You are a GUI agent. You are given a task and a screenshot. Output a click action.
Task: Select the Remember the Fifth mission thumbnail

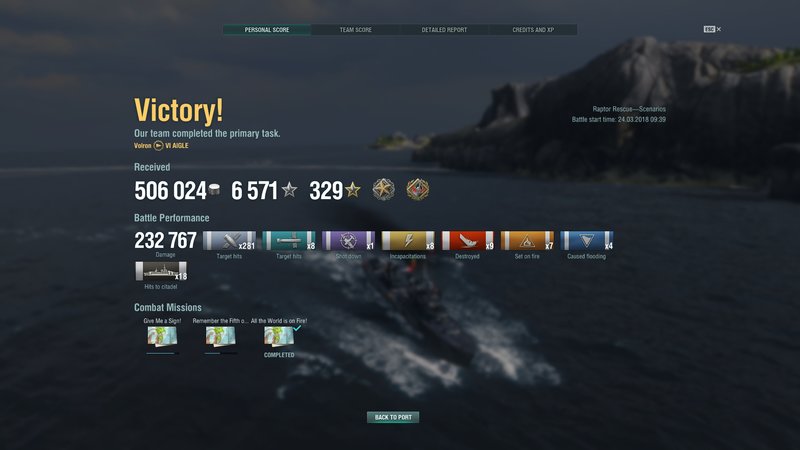click(220, 337)
